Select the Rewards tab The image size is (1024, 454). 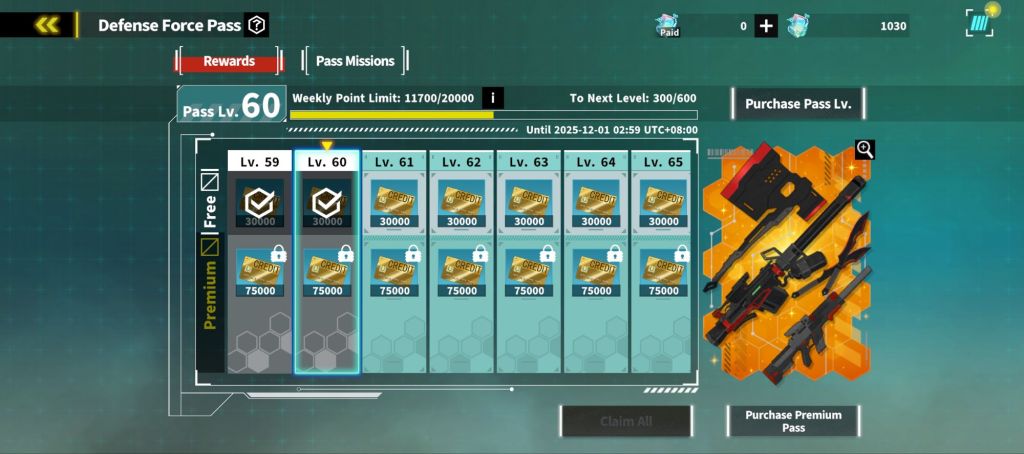point(229,61)
